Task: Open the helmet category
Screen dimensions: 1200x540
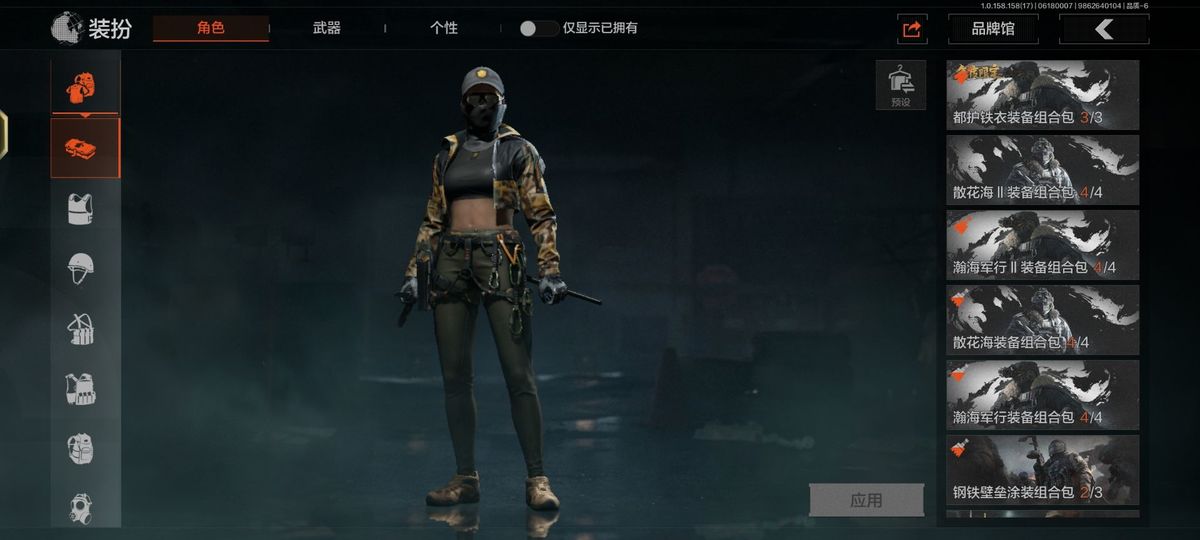Action: [x=80, y=268]
